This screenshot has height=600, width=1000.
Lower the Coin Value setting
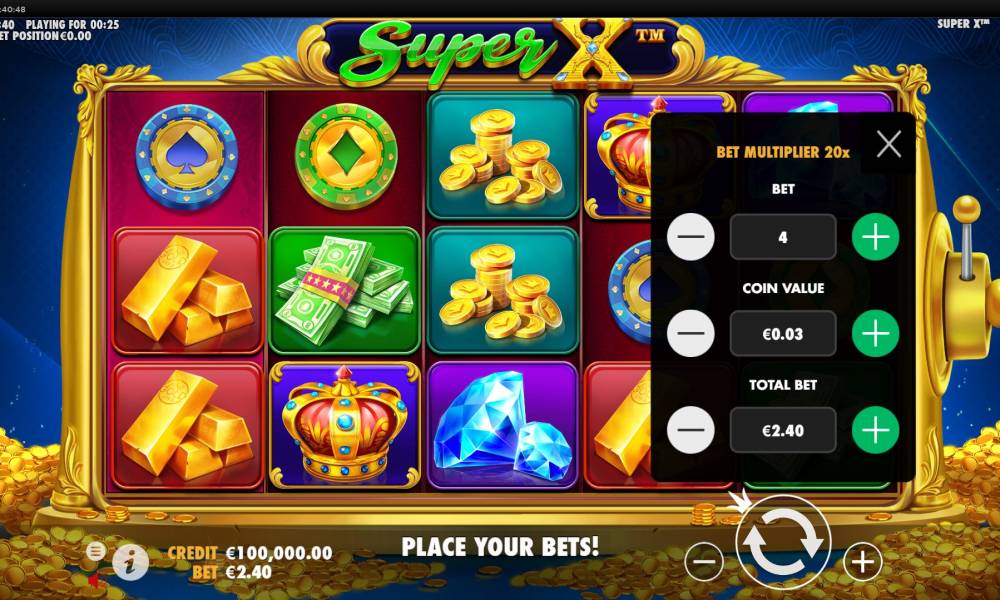[x=691, y=334]
